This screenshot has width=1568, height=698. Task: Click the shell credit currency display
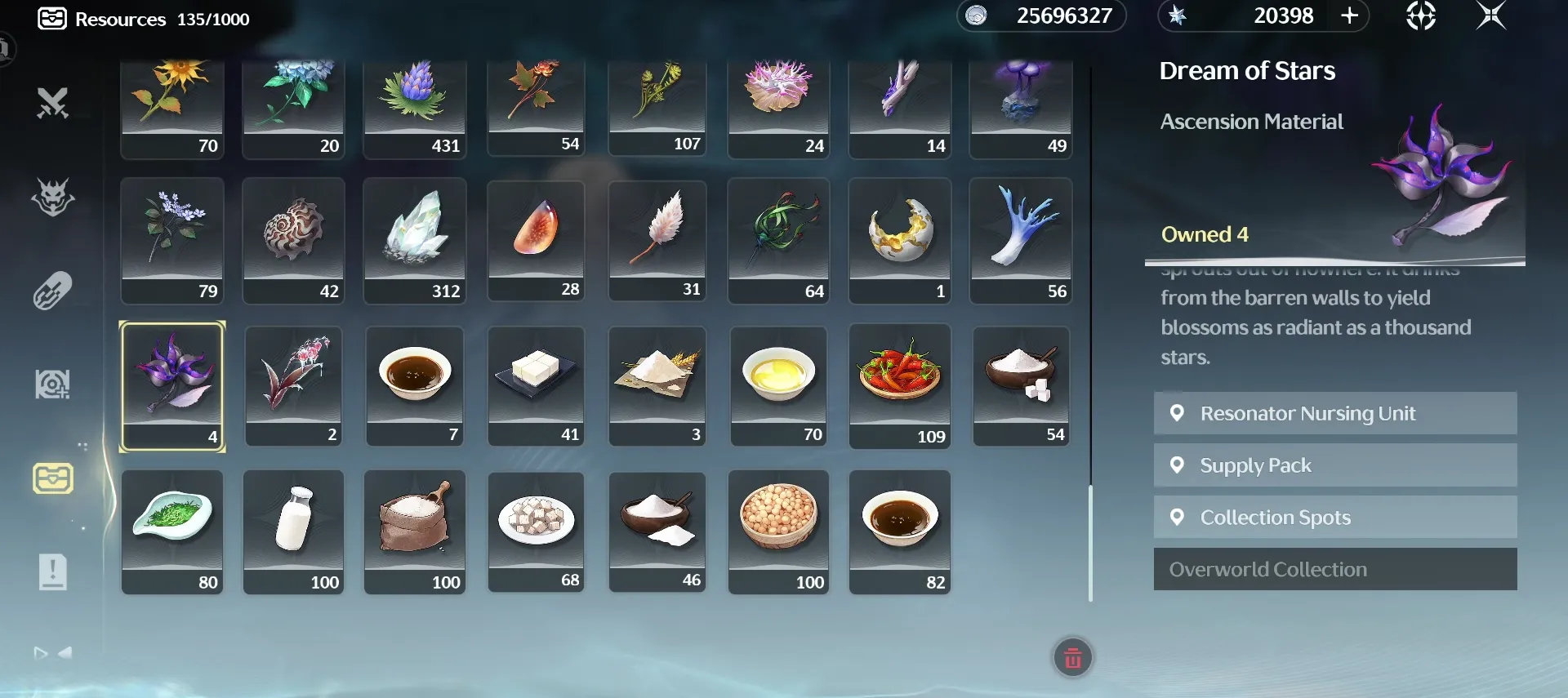1043,16
